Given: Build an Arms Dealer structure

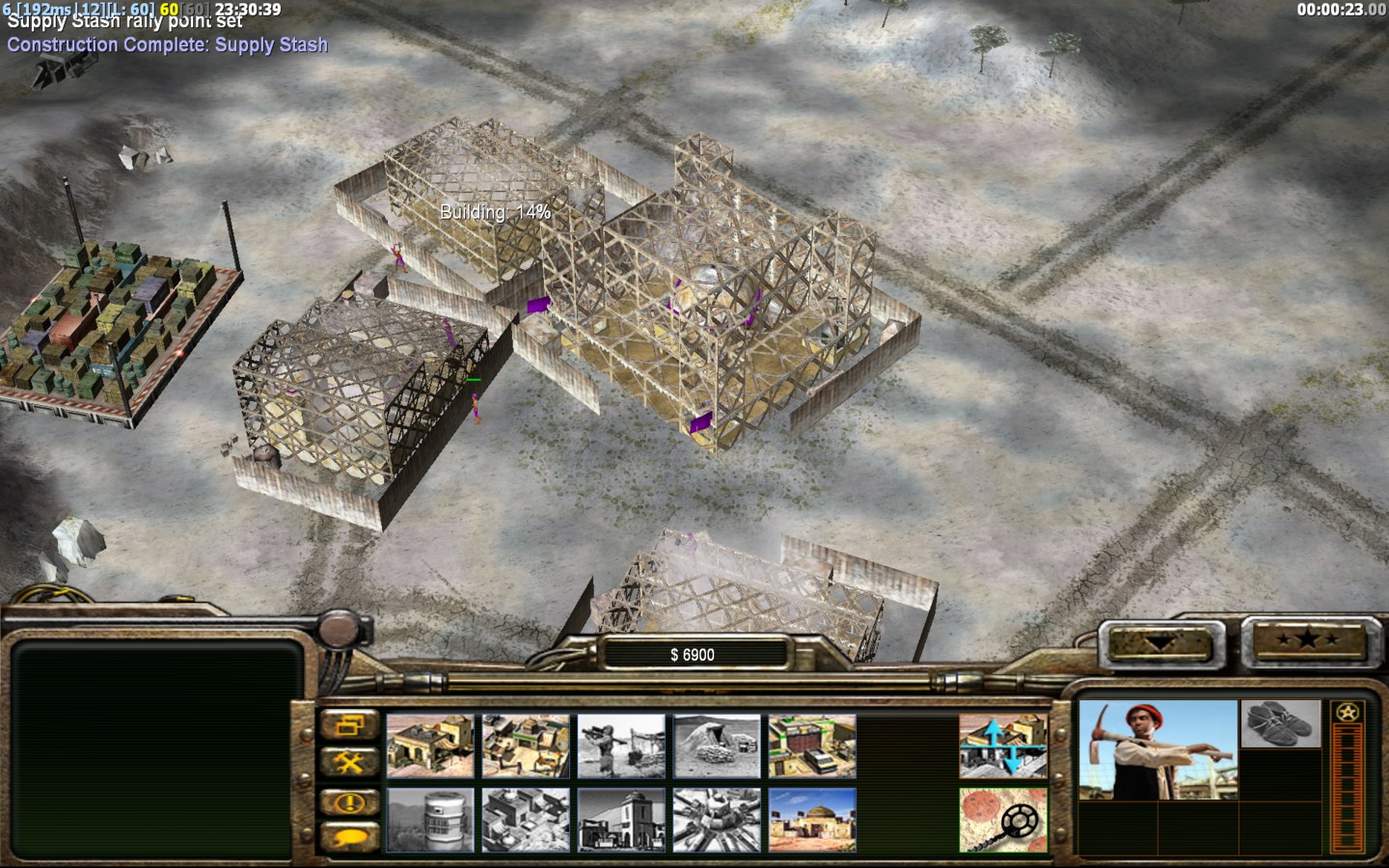Looking at the screenshot, I should click(x=812, y=746).
